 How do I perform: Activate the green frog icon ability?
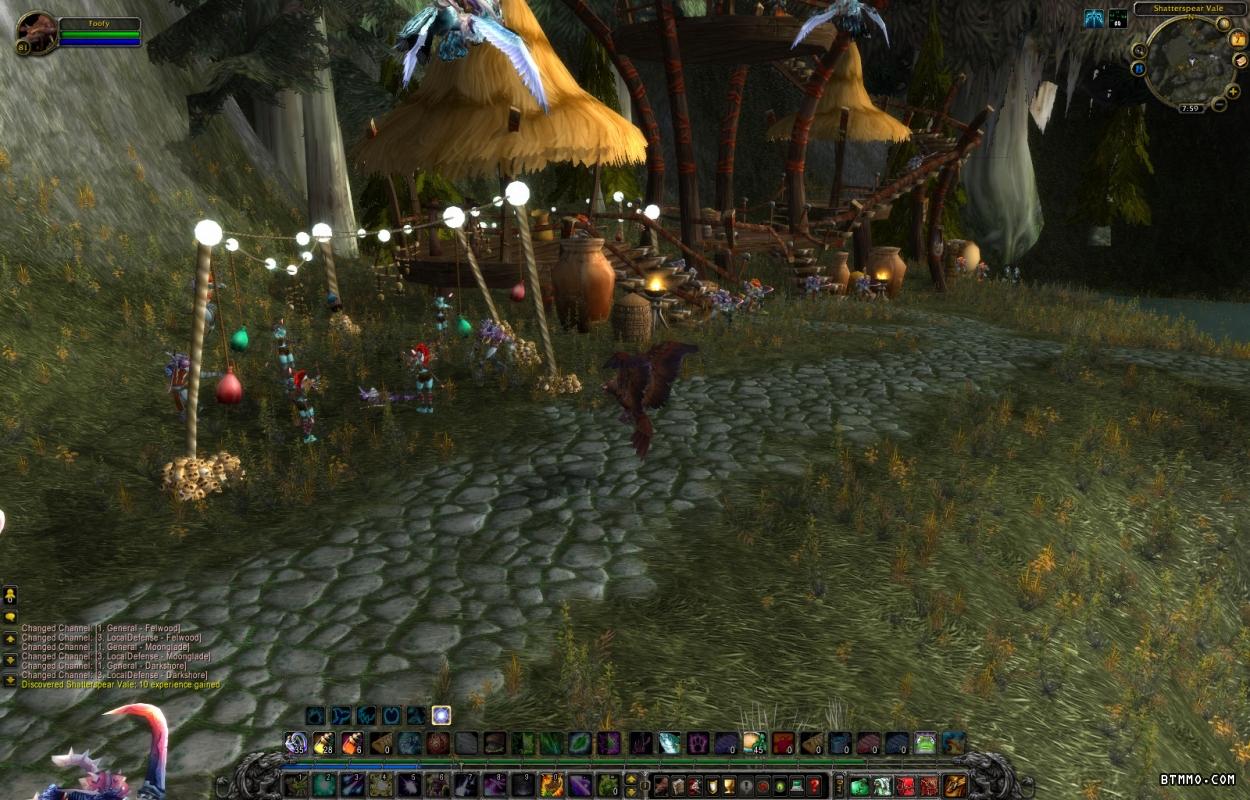tap(926, 743)
